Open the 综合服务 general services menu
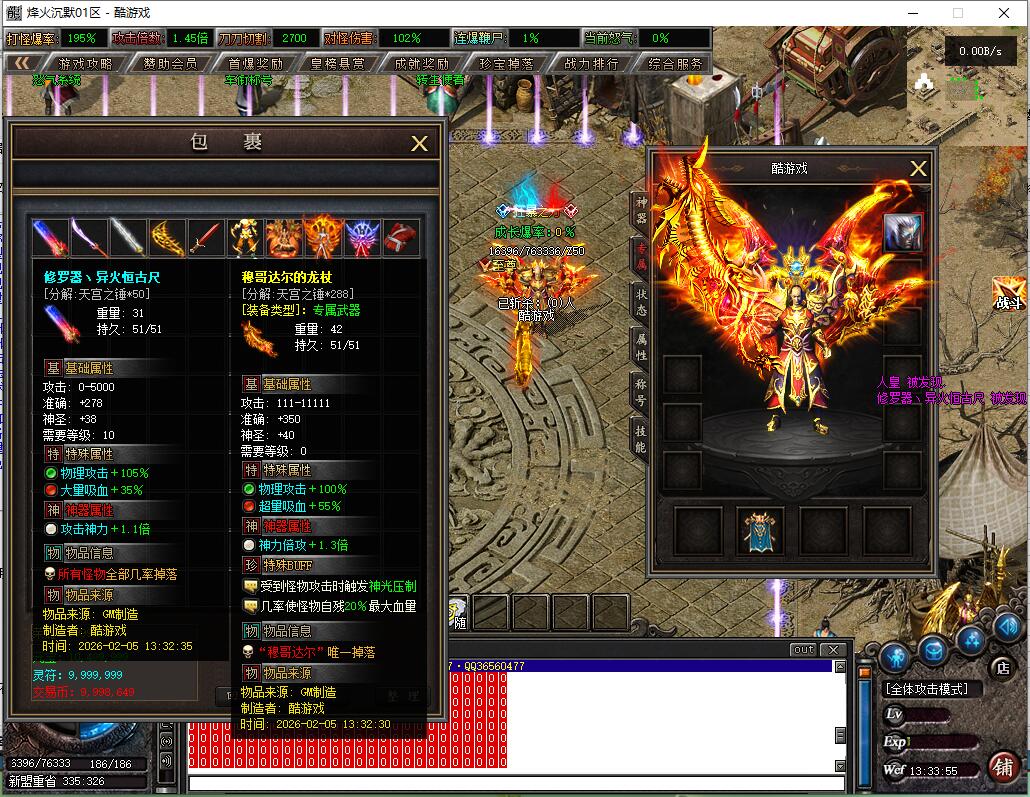The image size is (1030, 797). tap(675, 63)
